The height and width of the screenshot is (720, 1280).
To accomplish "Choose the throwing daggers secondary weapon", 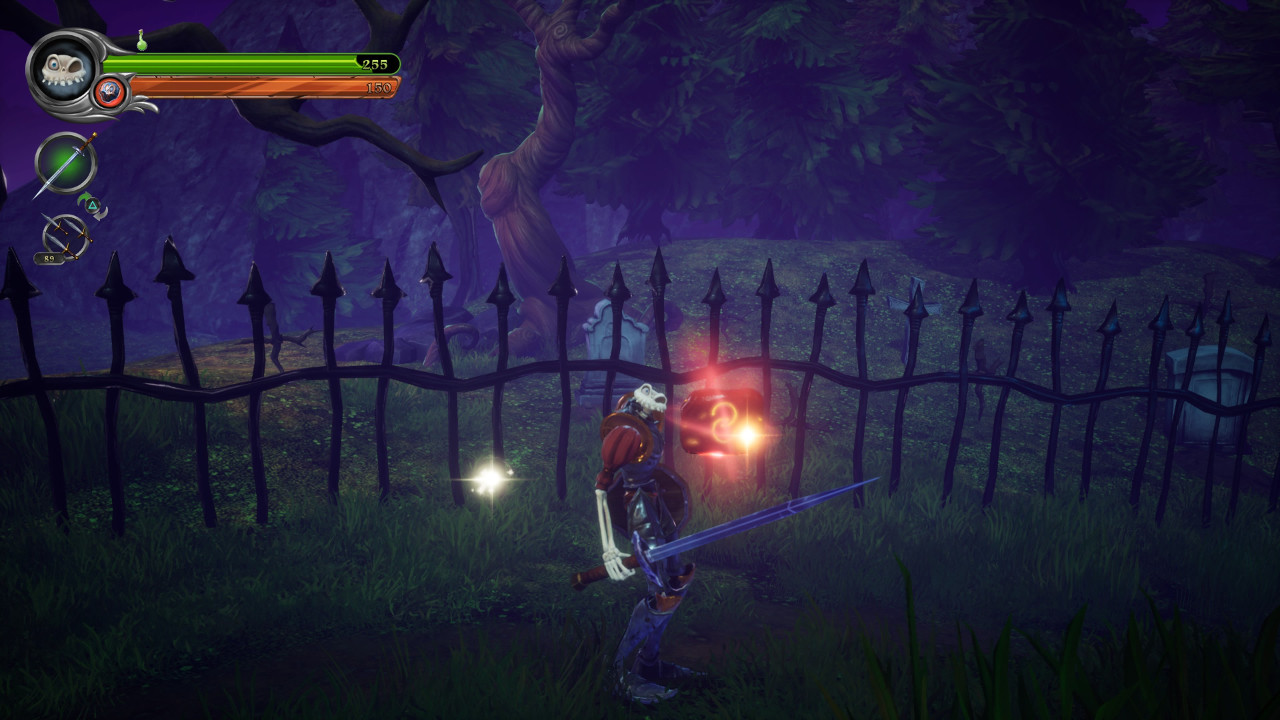I will coord(66,237).
